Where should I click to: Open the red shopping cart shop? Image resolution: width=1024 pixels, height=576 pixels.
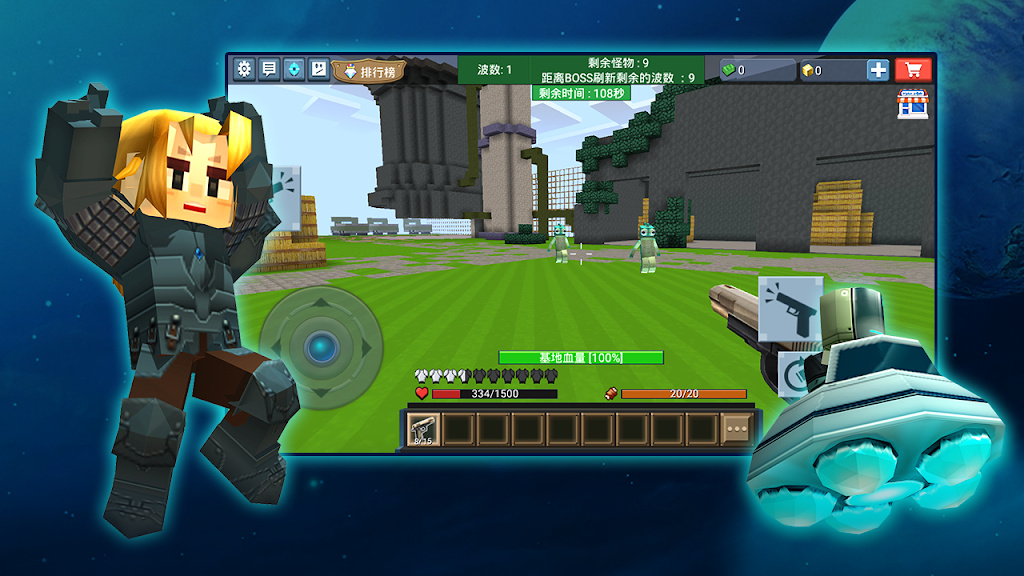click(913, 69)
